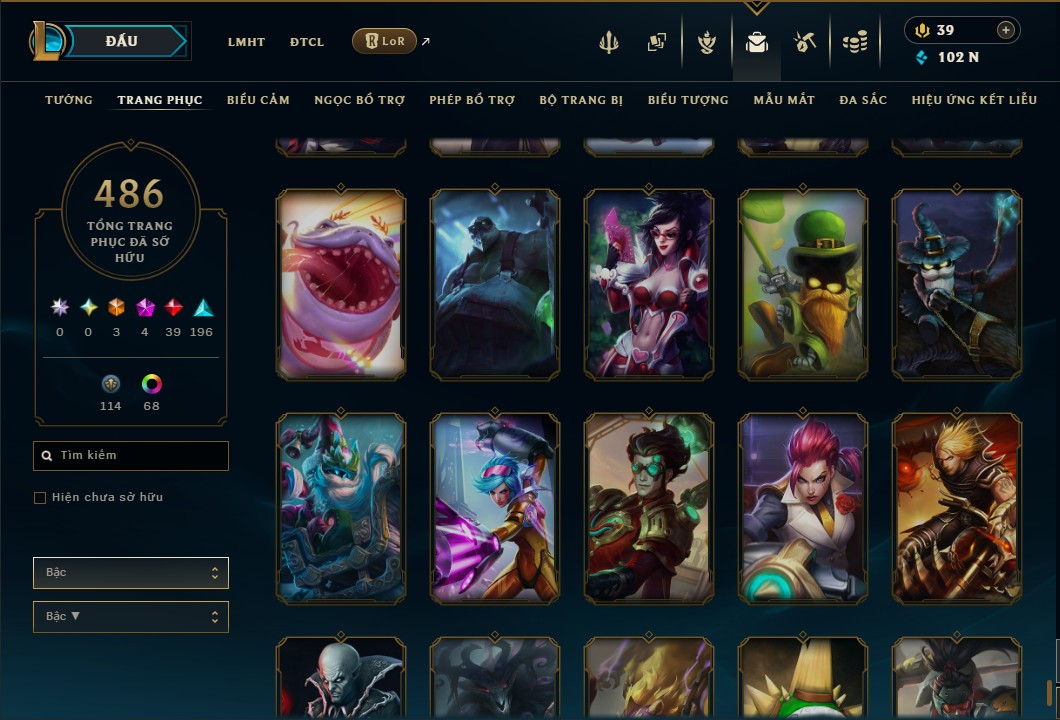Switch to the ĐTCL game tab
The image size is (1060, 720).
(x=307, y=42)
